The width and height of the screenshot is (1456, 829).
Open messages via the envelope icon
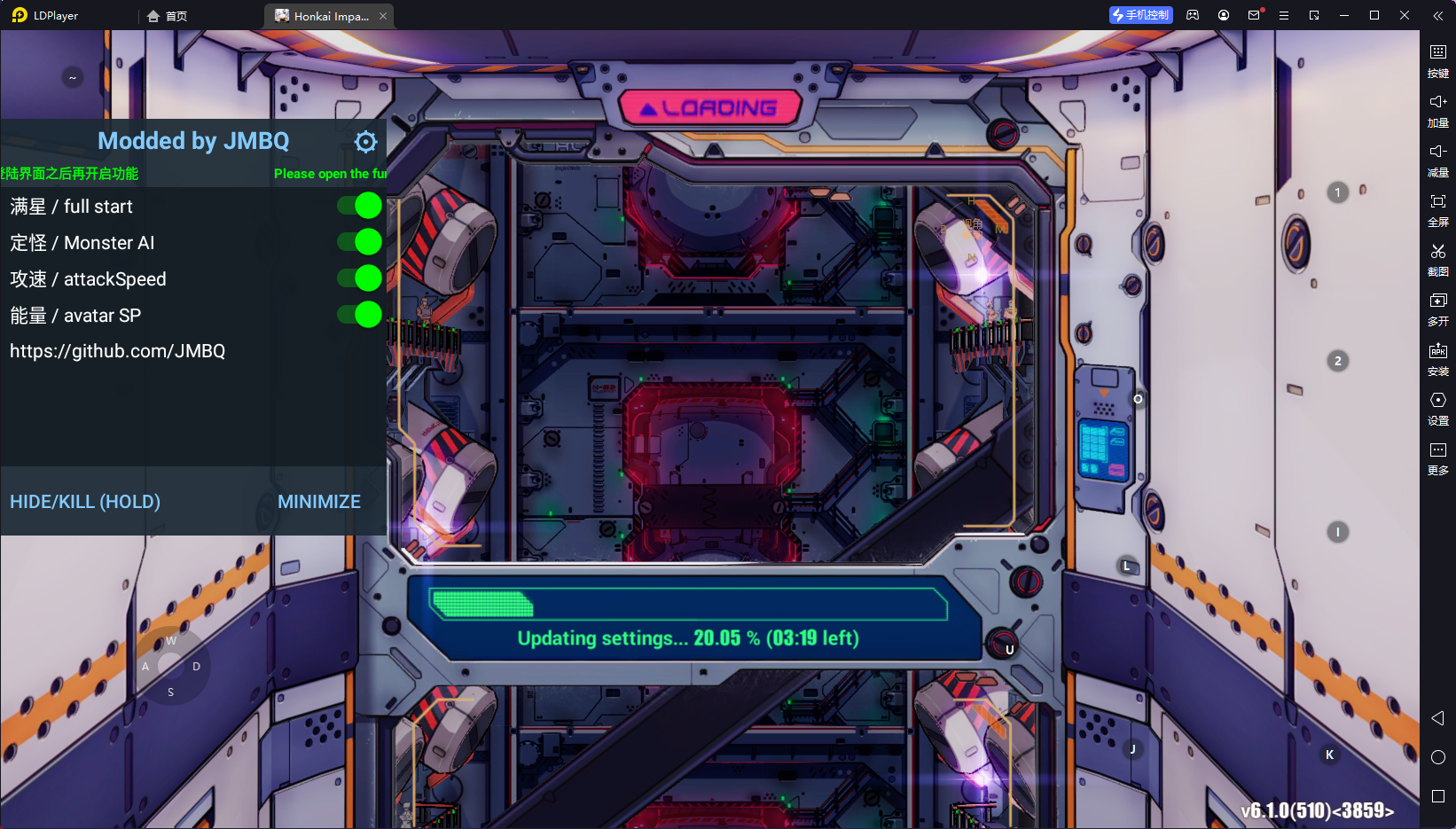(x=1253, y=14)
